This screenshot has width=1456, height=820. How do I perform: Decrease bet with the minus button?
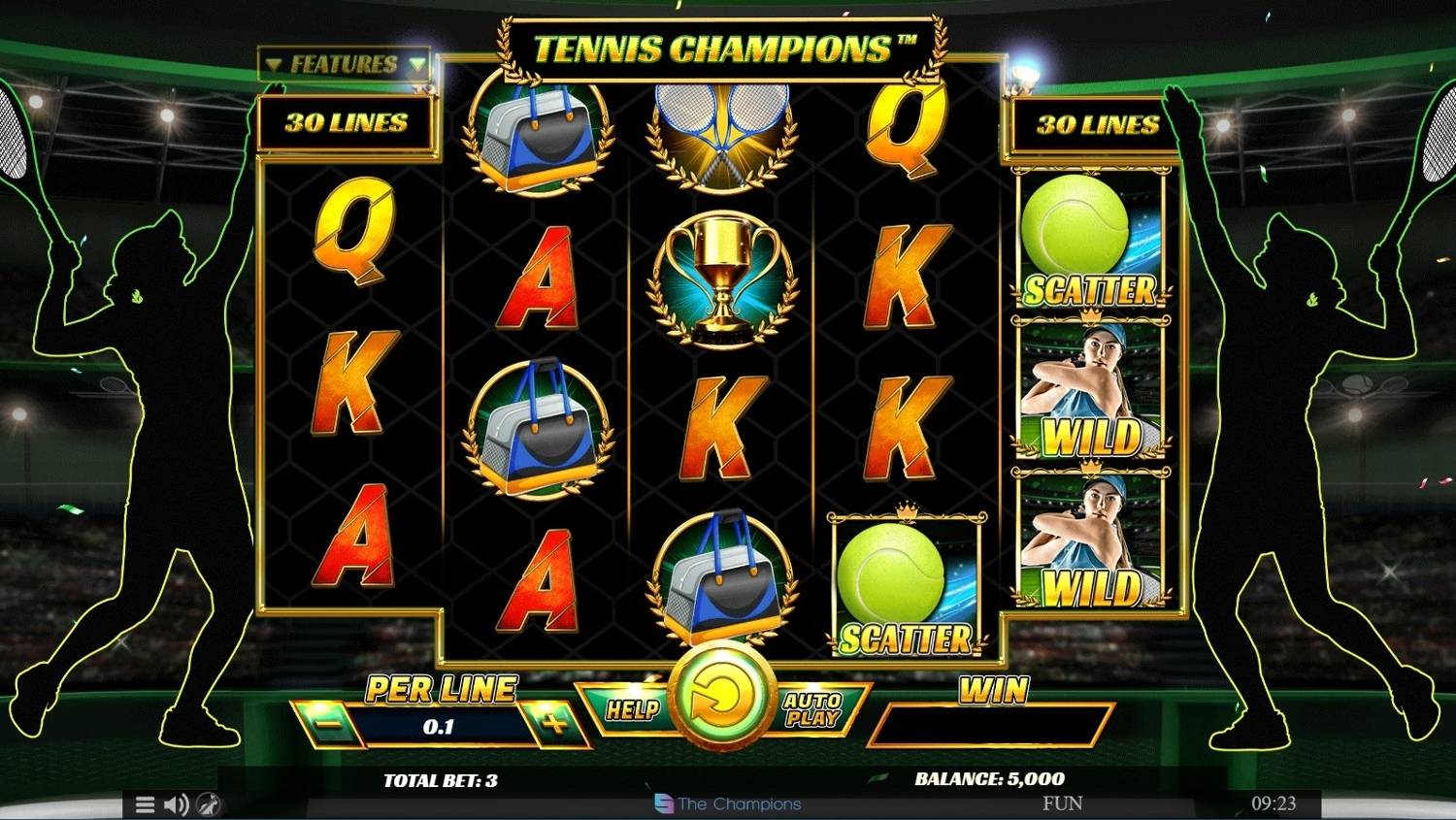pos(325,726)
